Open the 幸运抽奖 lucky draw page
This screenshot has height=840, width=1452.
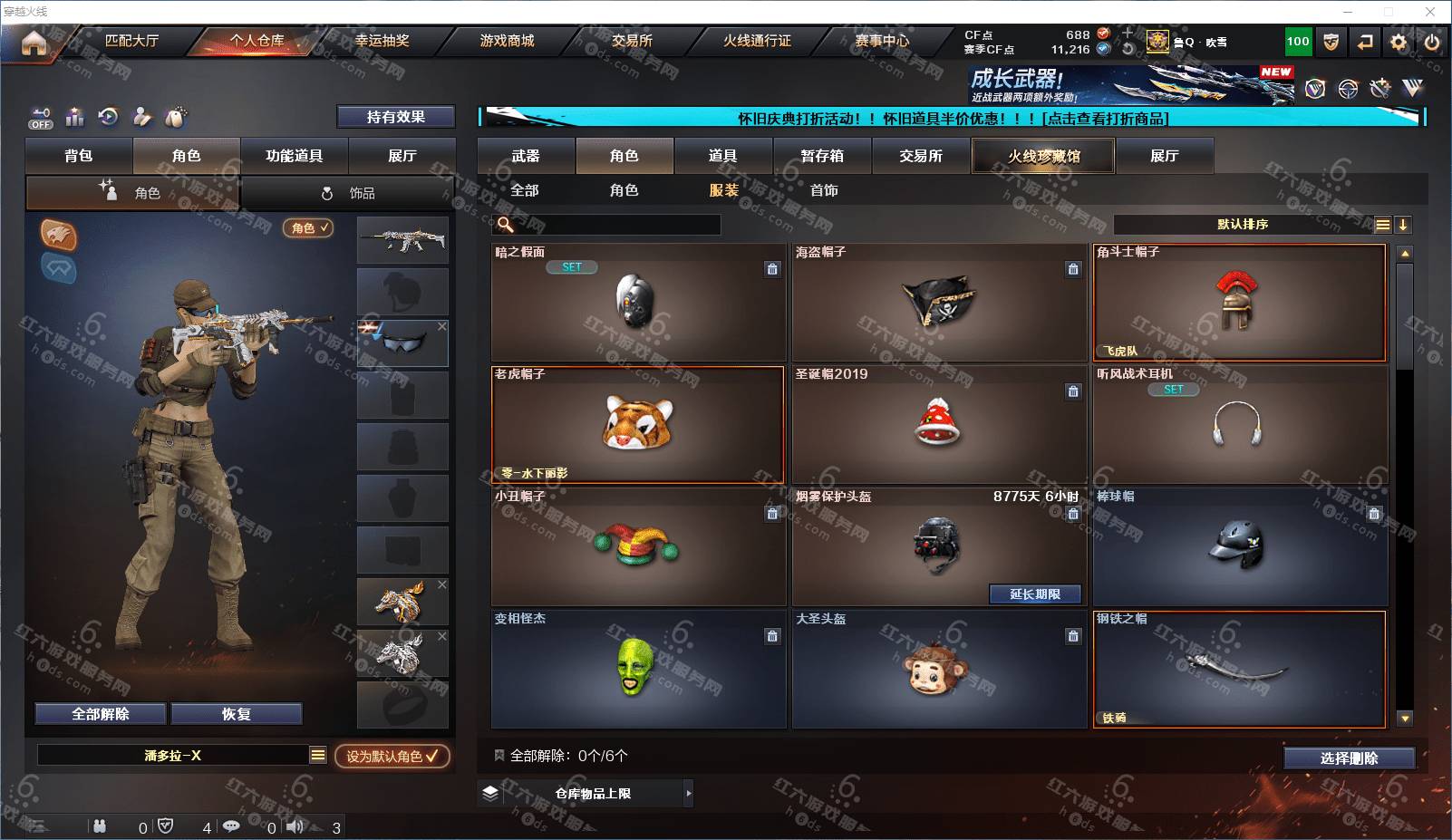[382, 41]
